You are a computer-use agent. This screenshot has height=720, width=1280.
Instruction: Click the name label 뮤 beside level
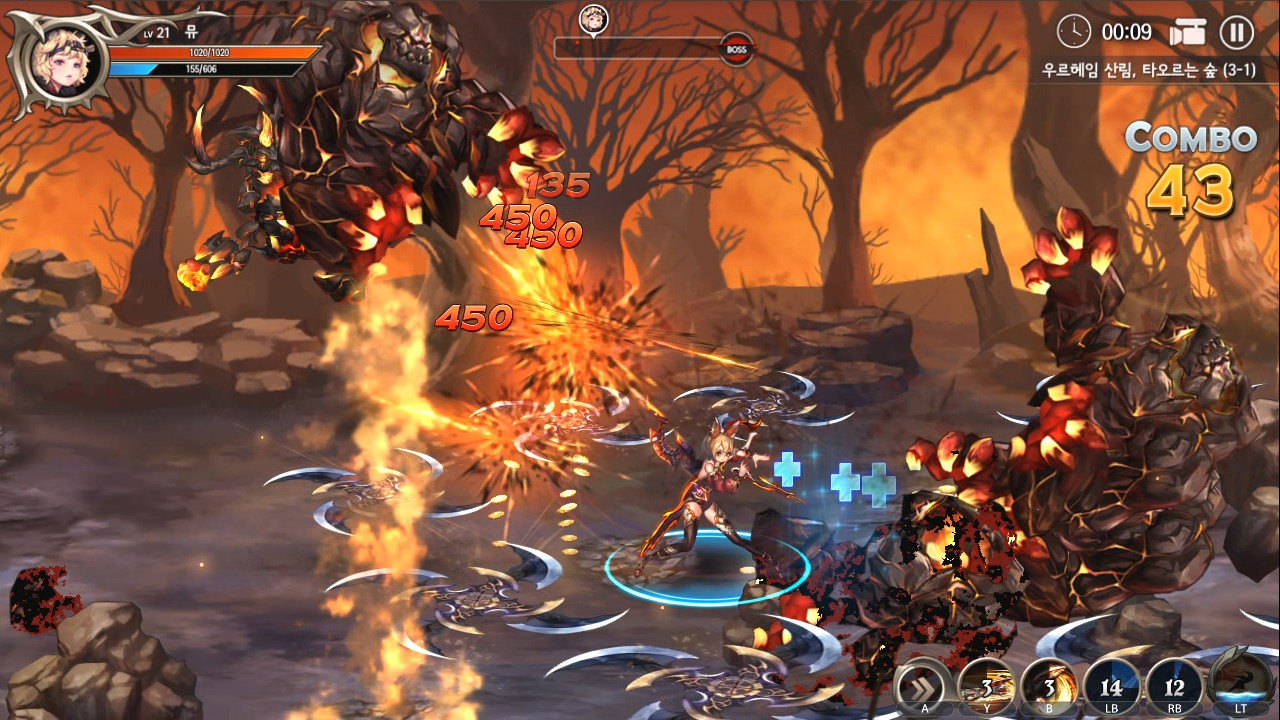coord(191,34)
